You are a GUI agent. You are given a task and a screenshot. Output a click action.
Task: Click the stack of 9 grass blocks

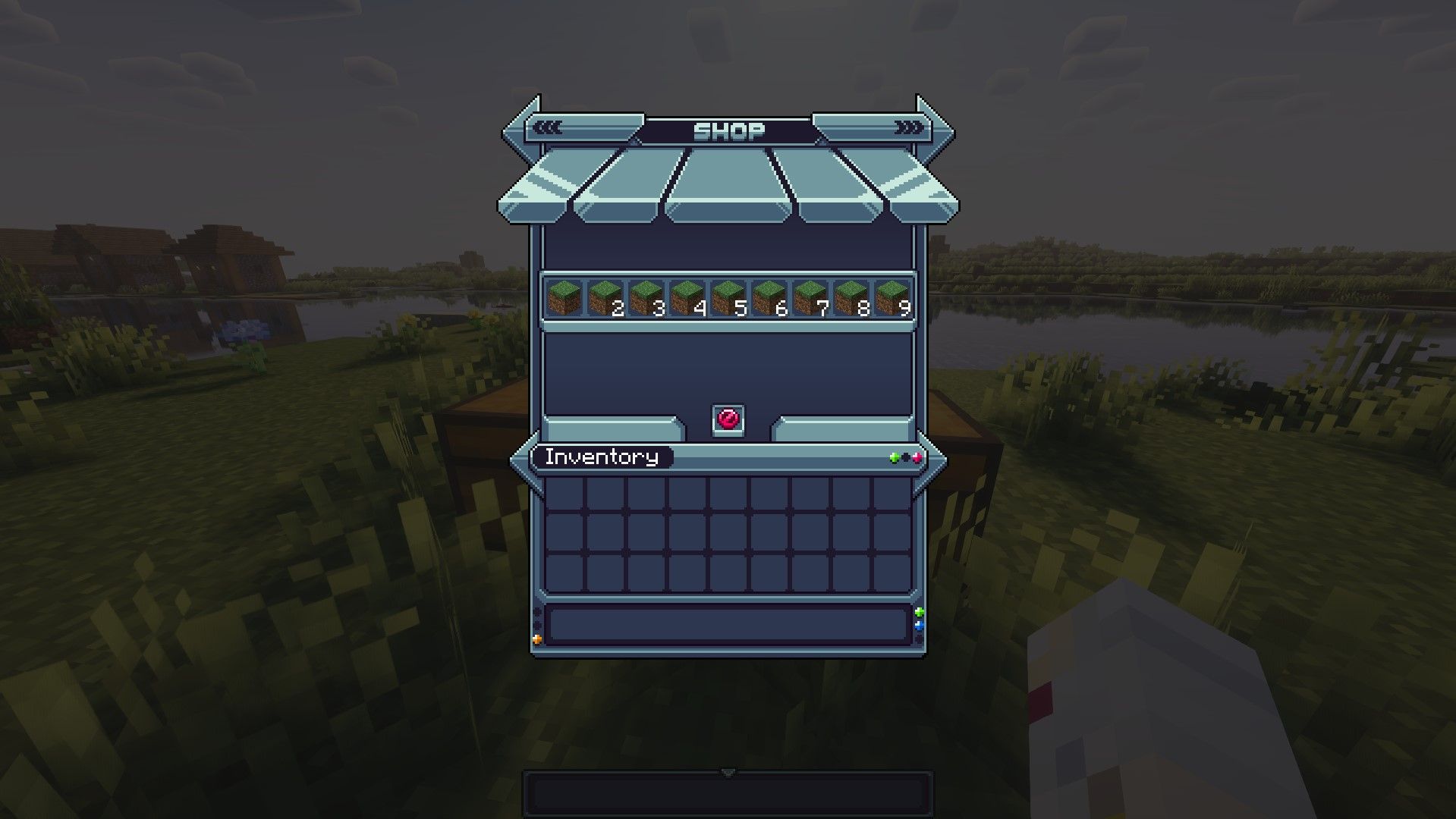click(893, 298)
